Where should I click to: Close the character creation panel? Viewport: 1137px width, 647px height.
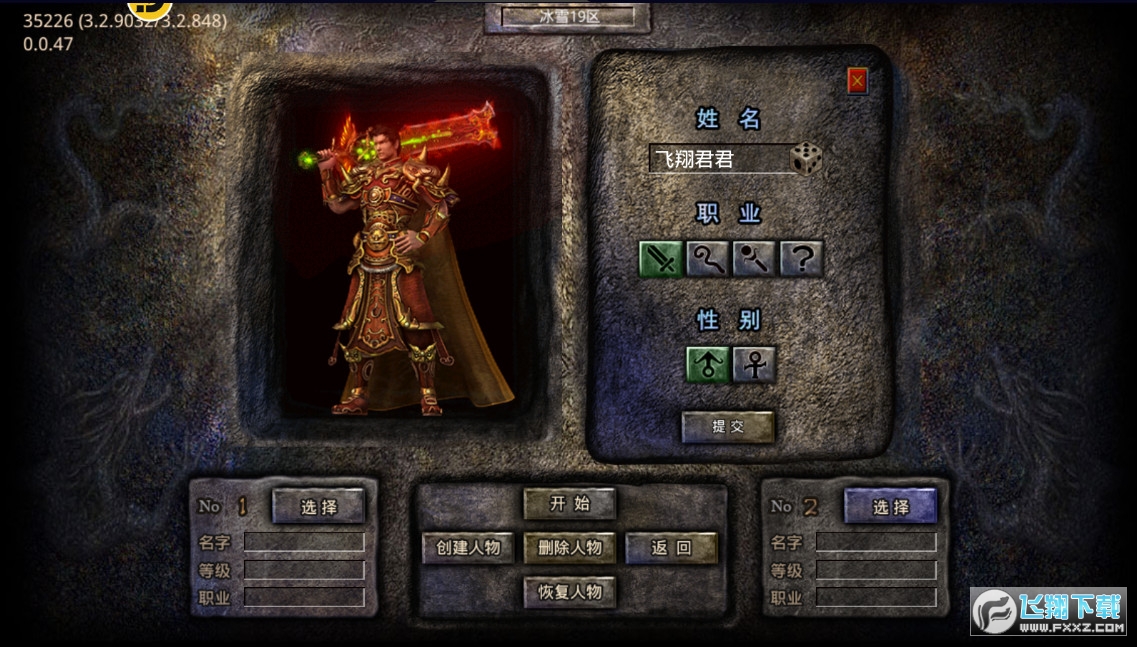pyautogui.click(x=857, y=81)
